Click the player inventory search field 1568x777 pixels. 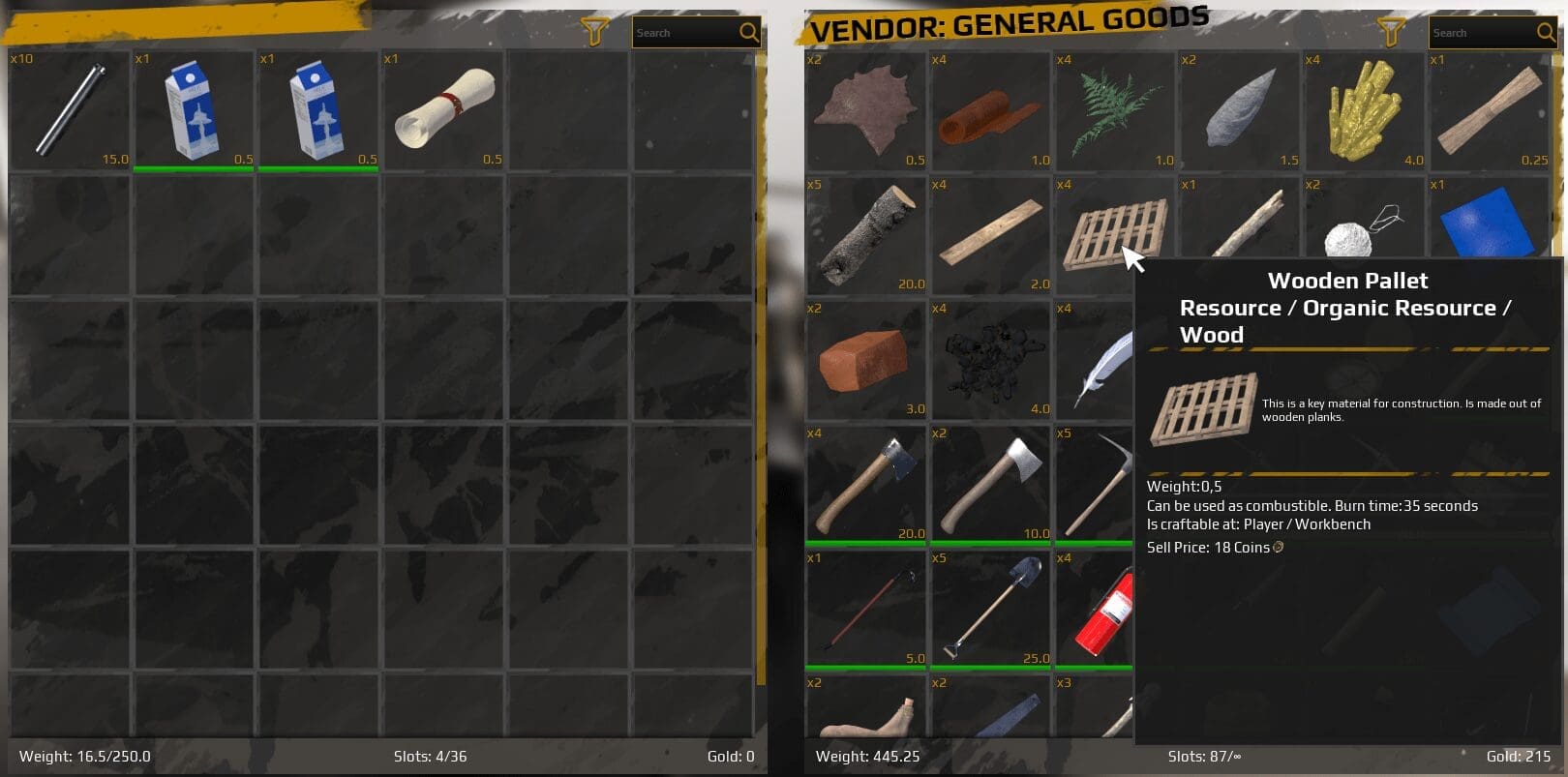point(685,33)
